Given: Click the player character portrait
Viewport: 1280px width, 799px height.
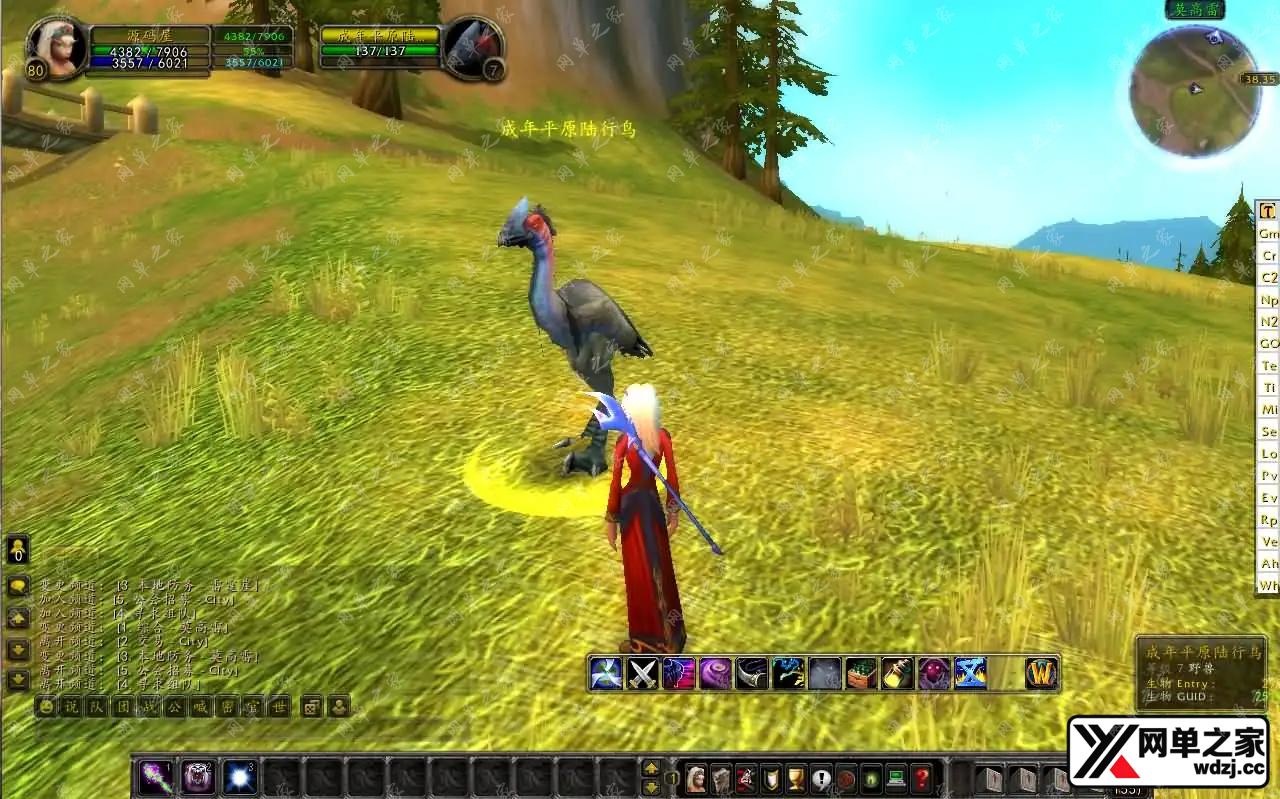Looking at the screenshot, I should coord(54,45).
